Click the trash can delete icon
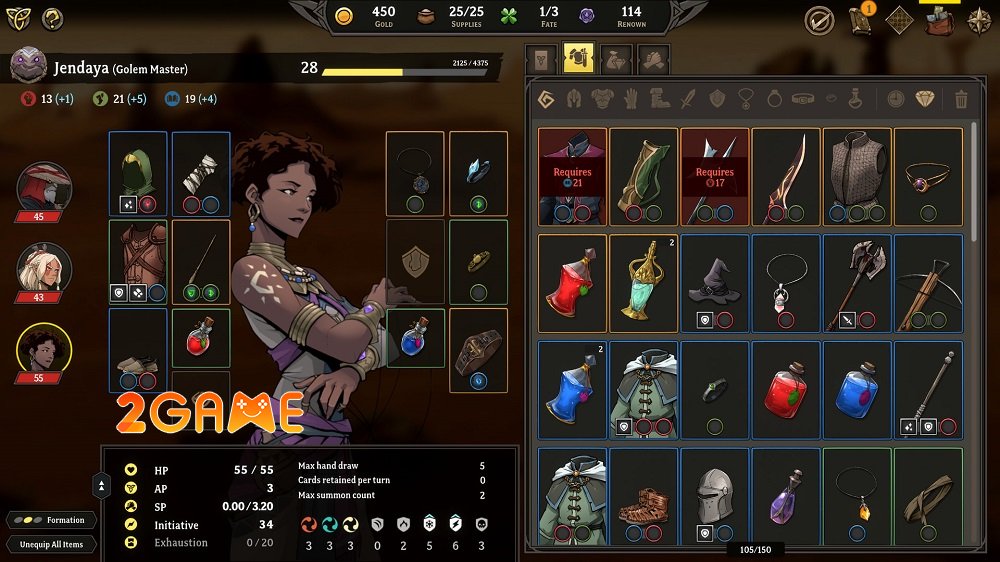 961,99
